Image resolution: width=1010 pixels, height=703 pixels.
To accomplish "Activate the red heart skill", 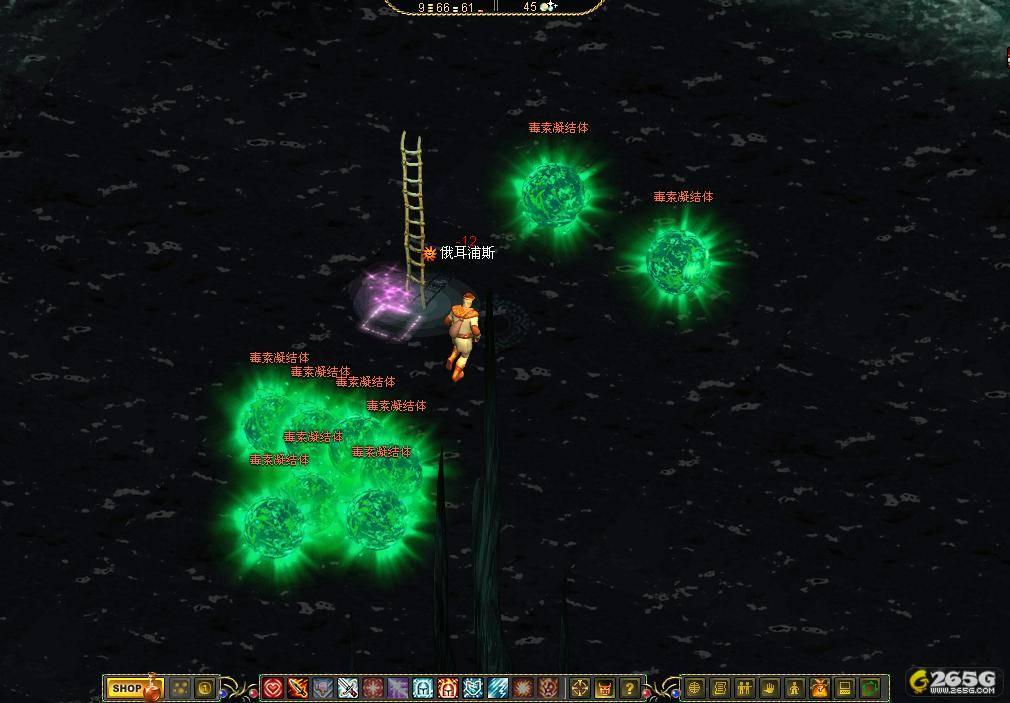I will tap(273, 688).
